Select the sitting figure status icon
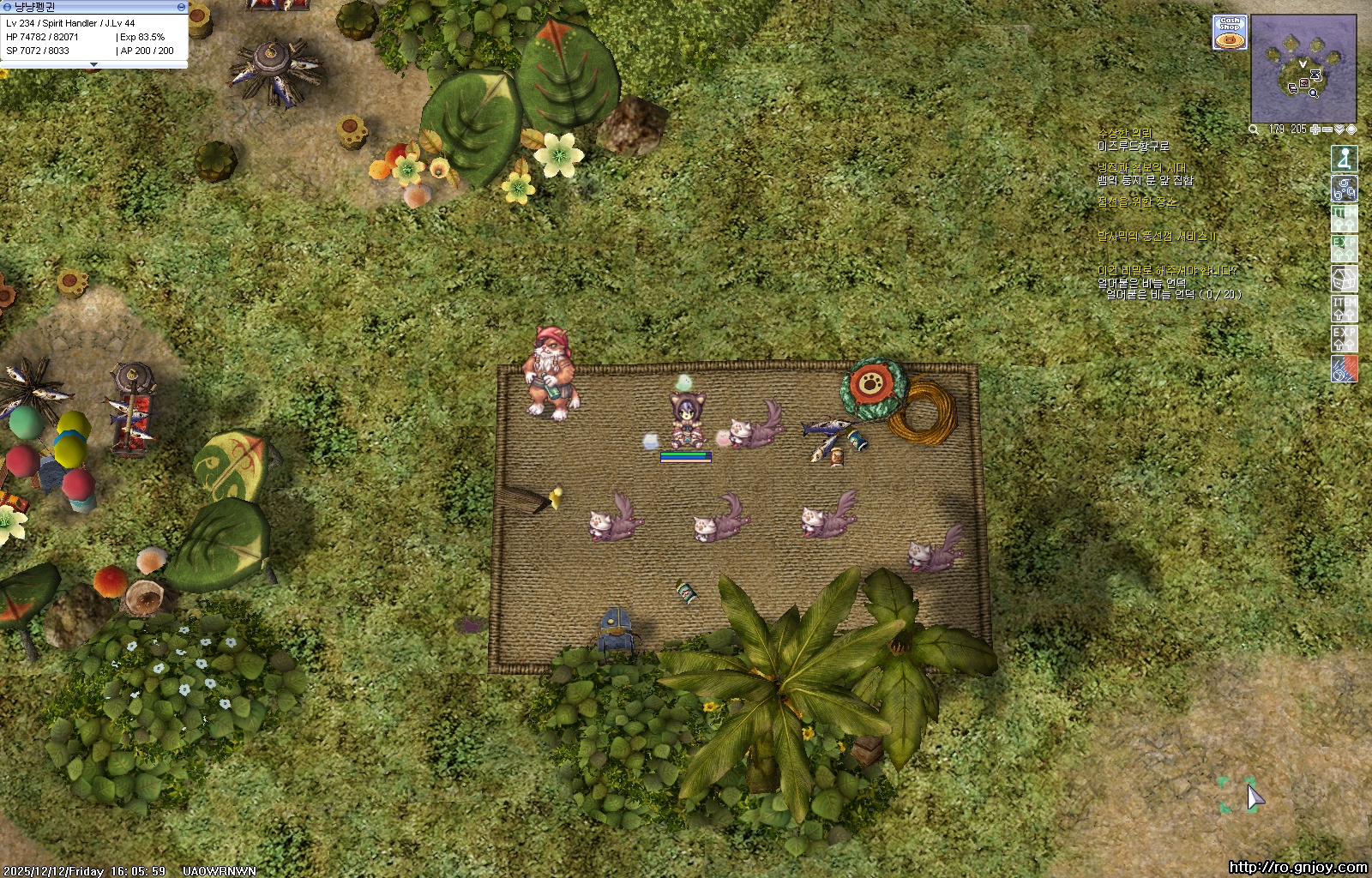This screenshot has height=878, width=1372. [x=1344, y=159]
